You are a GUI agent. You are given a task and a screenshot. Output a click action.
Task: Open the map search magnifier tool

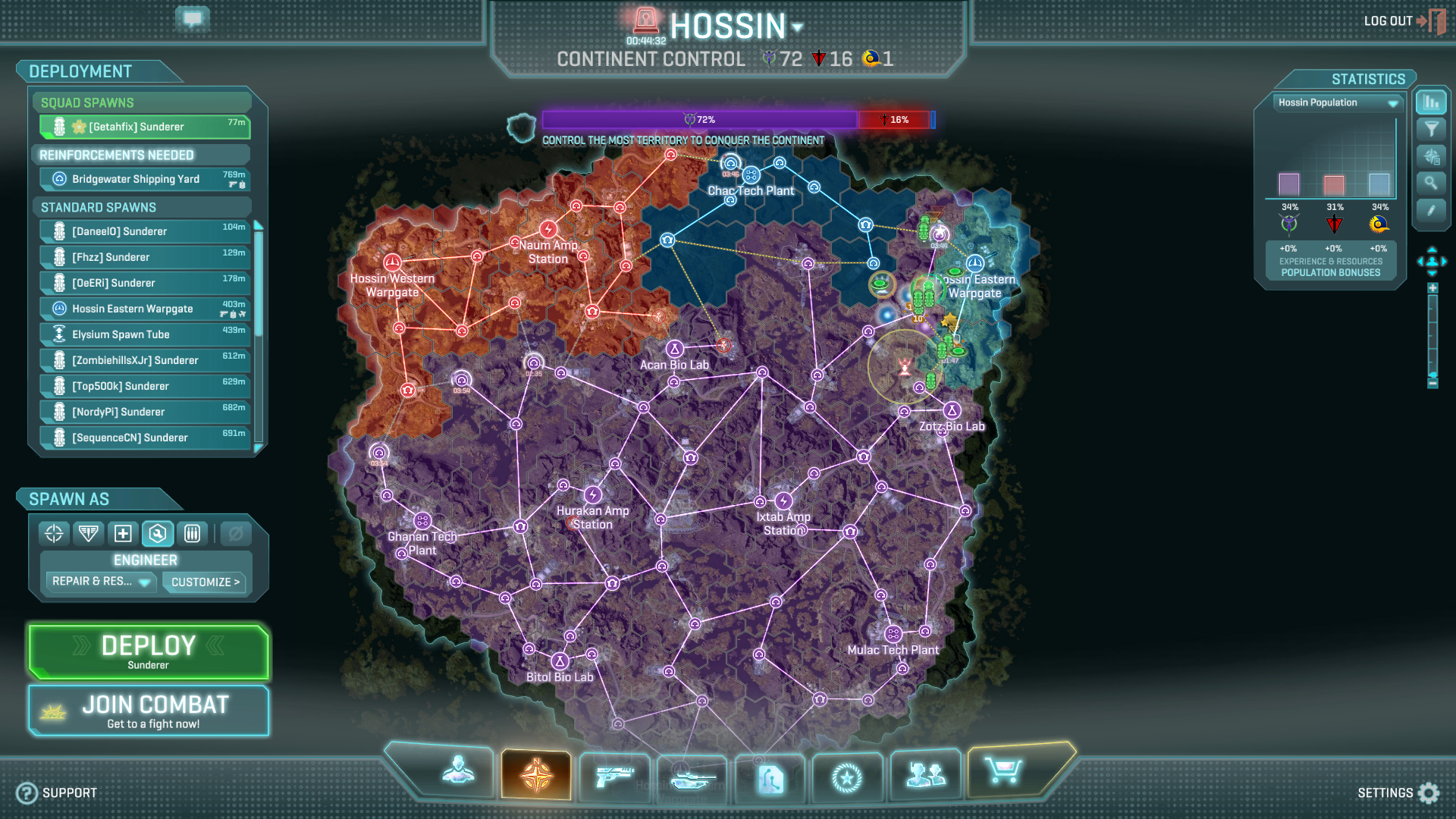click(1431, 183)
